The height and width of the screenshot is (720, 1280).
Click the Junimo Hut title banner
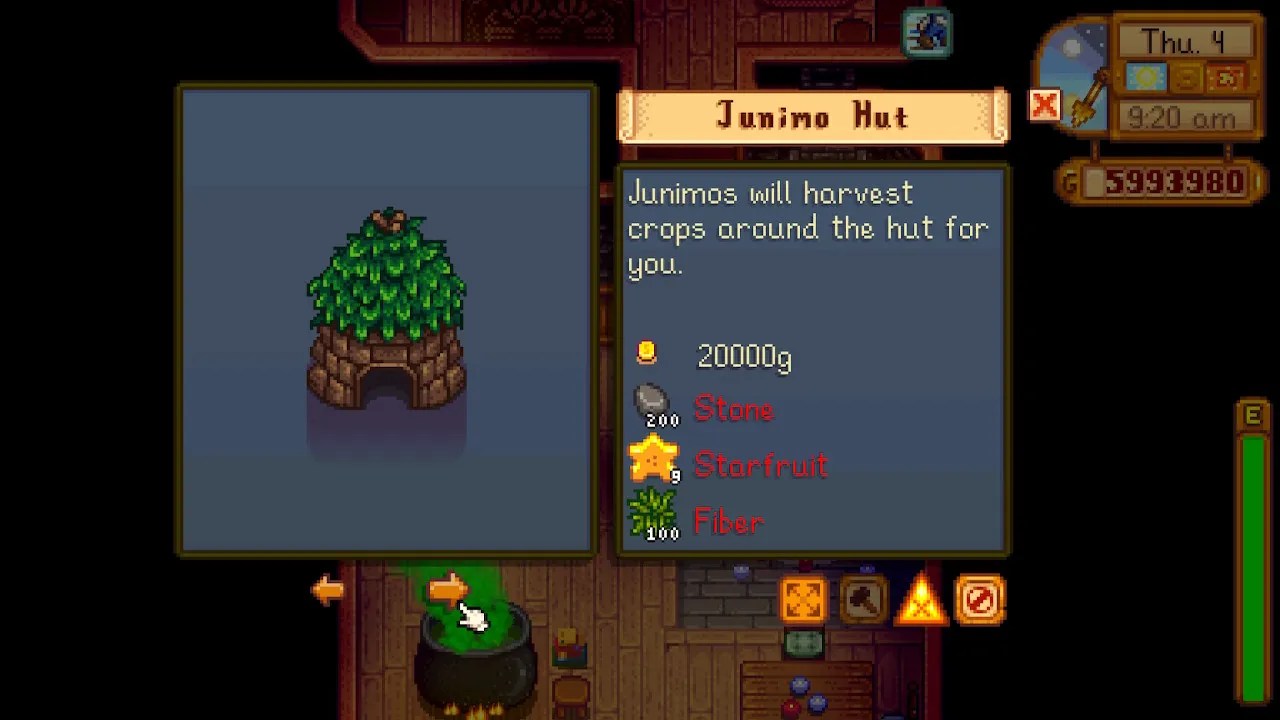813,116
